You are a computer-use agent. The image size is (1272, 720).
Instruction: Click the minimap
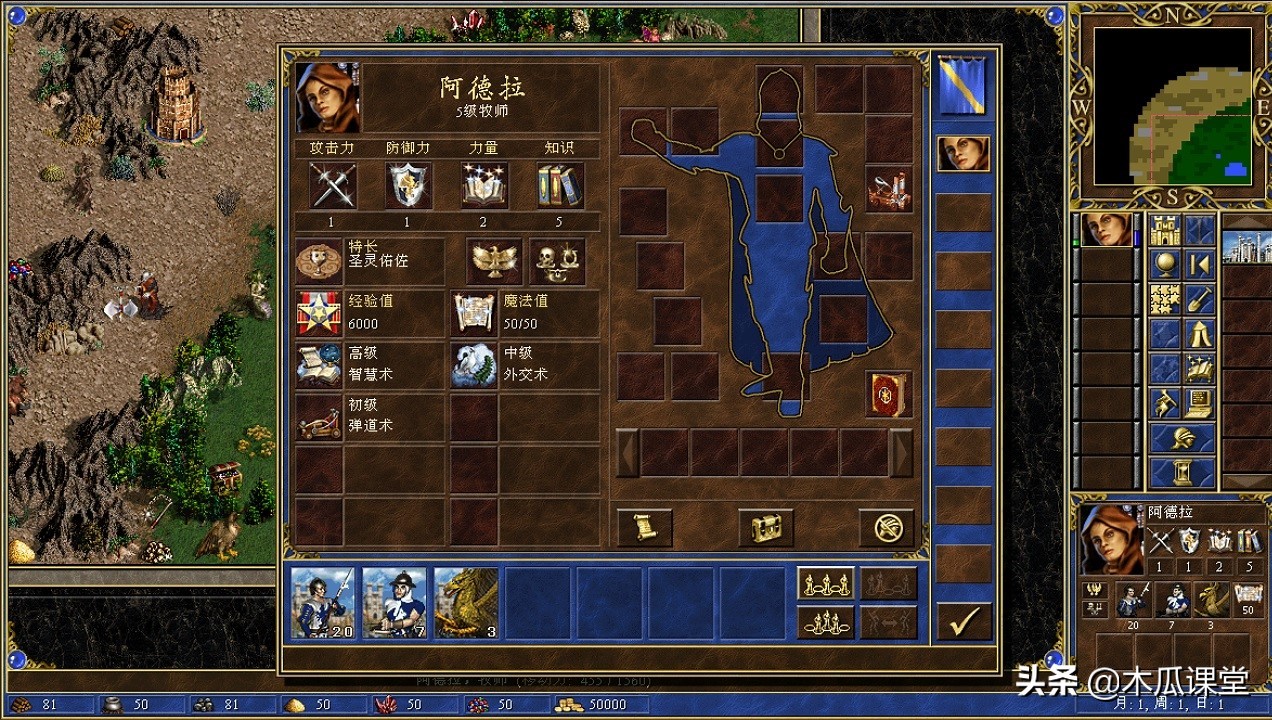pyautogui.click(x=1172, y=105)
